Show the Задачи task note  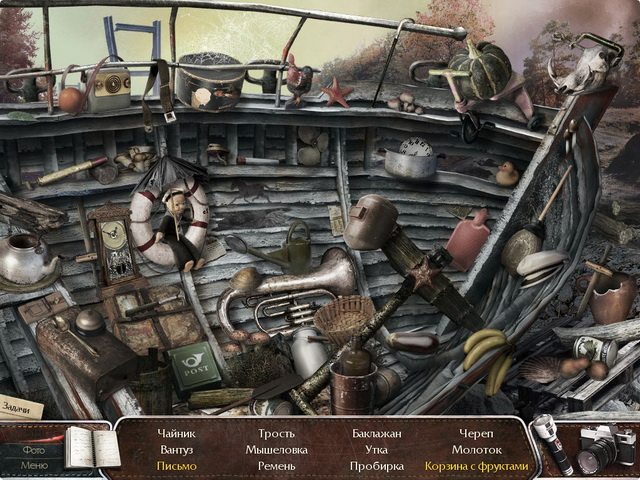pos(22,408)
